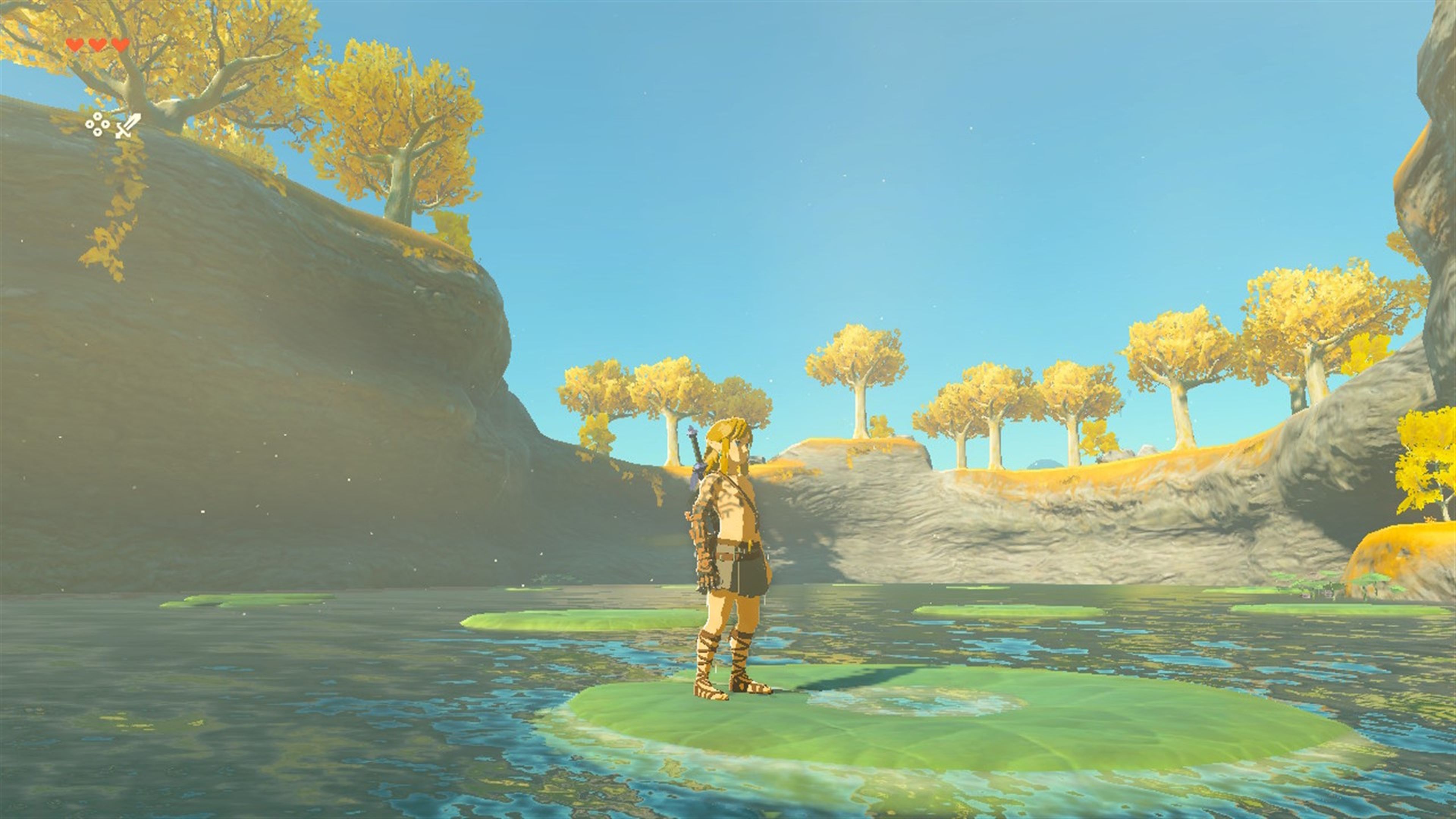Screen dimensions: 1456x819
Task: Click the right arrow of the d-pad icon
Action: coord(105,125)
